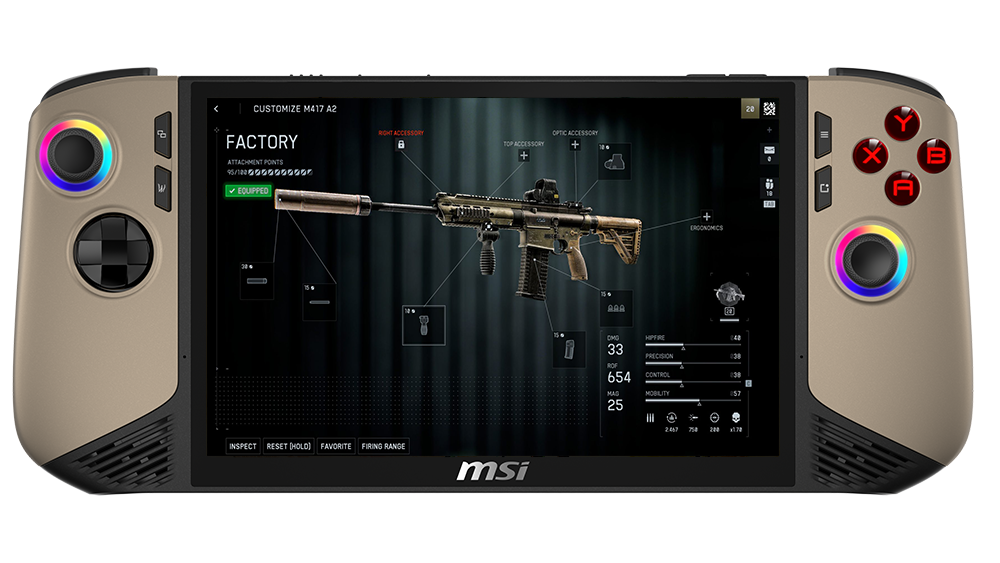Image resolution: width=1000 pixels, height=563 pixels.
Task: Open the Ergonomics attachment slot
Action: [706, 216]
